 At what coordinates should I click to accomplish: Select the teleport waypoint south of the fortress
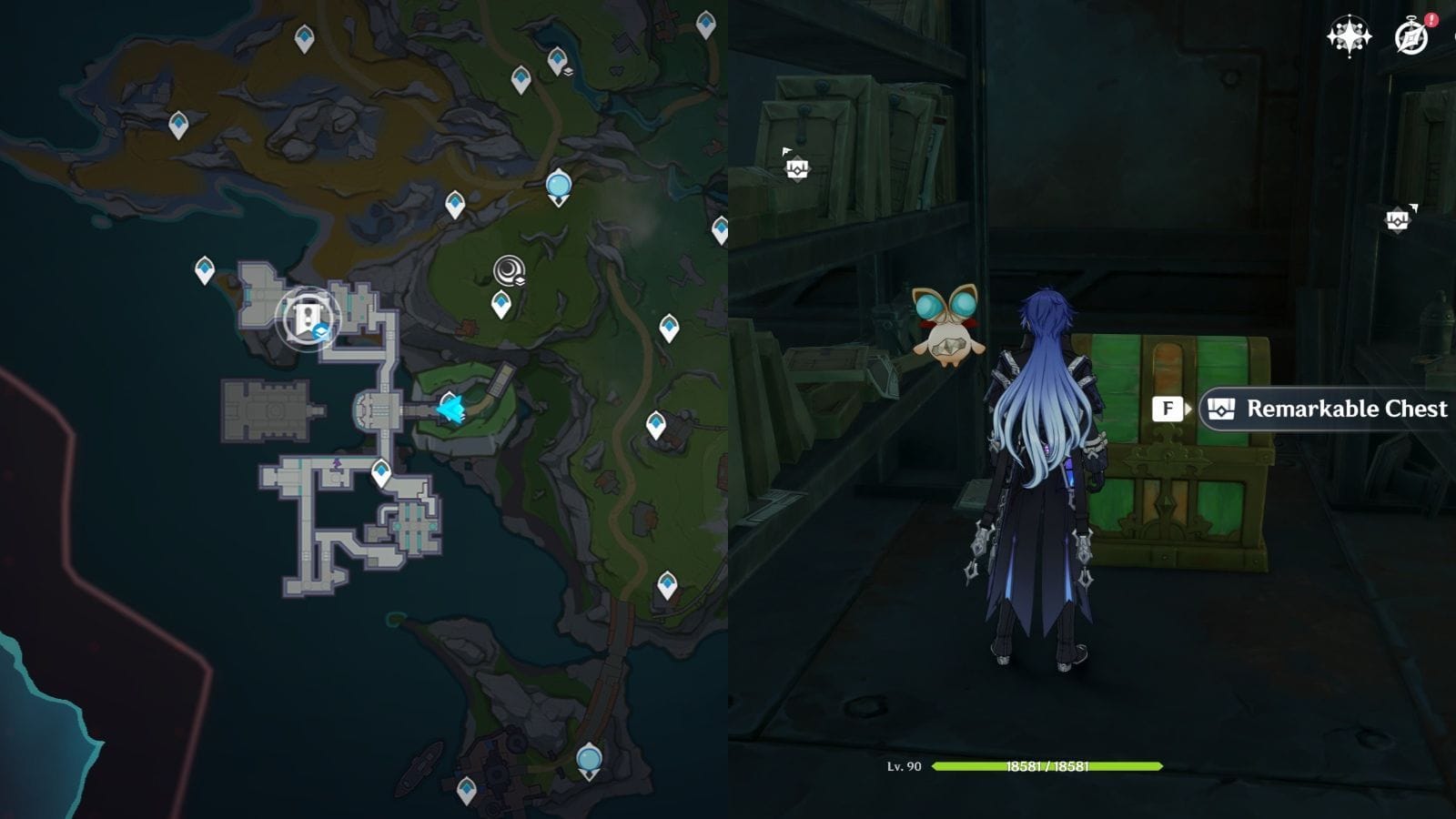(379, 470)
